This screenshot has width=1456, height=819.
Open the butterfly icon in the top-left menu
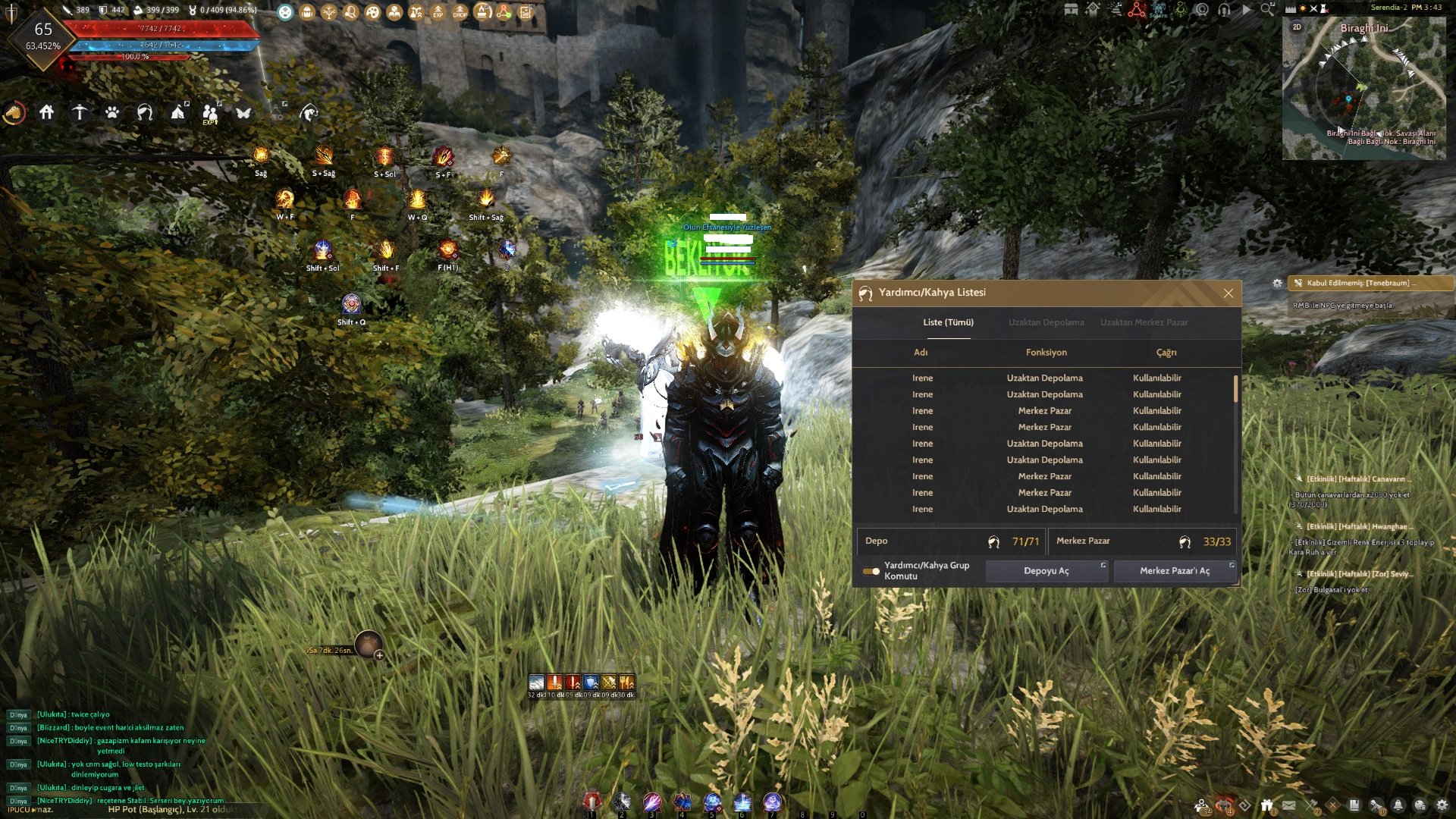coord(243,113)
